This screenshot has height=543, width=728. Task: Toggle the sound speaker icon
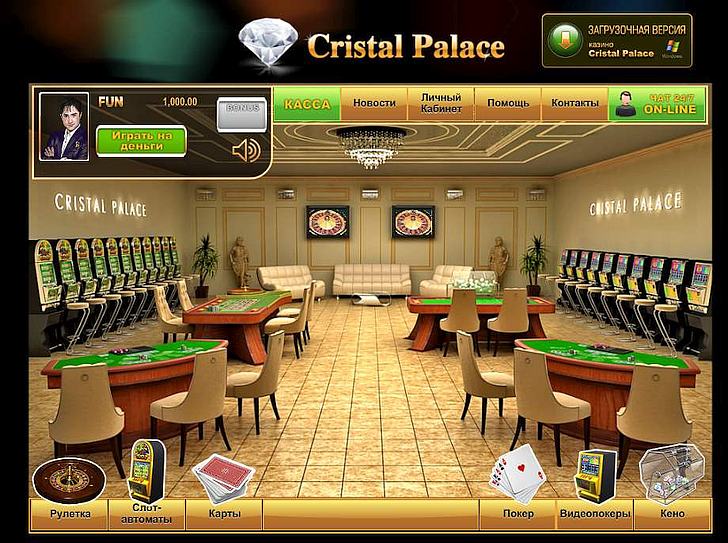coord(245,151)
